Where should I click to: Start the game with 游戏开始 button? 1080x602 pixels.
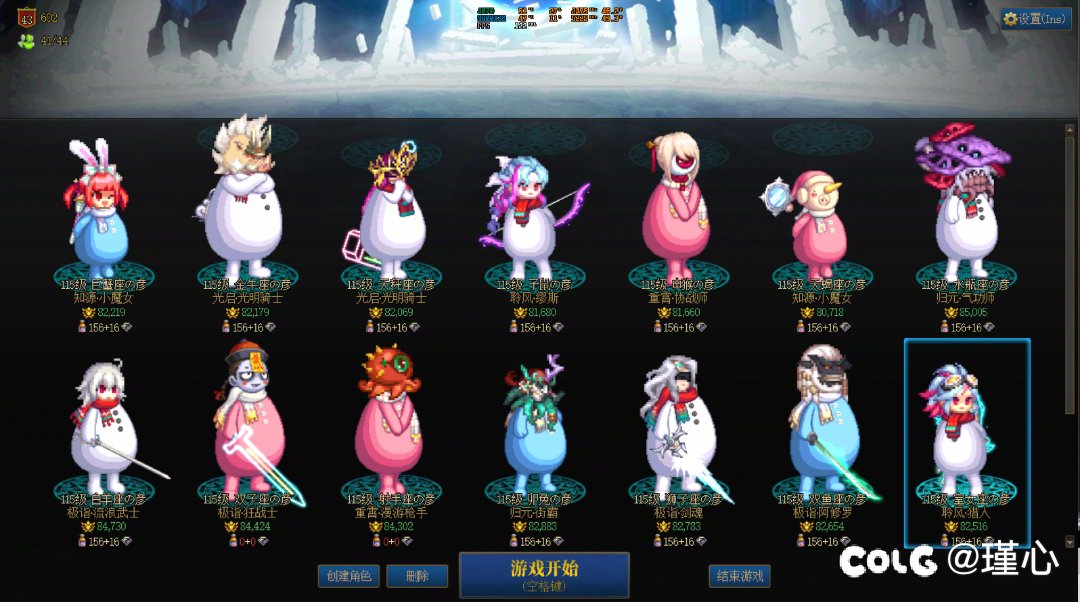[544, 574]
